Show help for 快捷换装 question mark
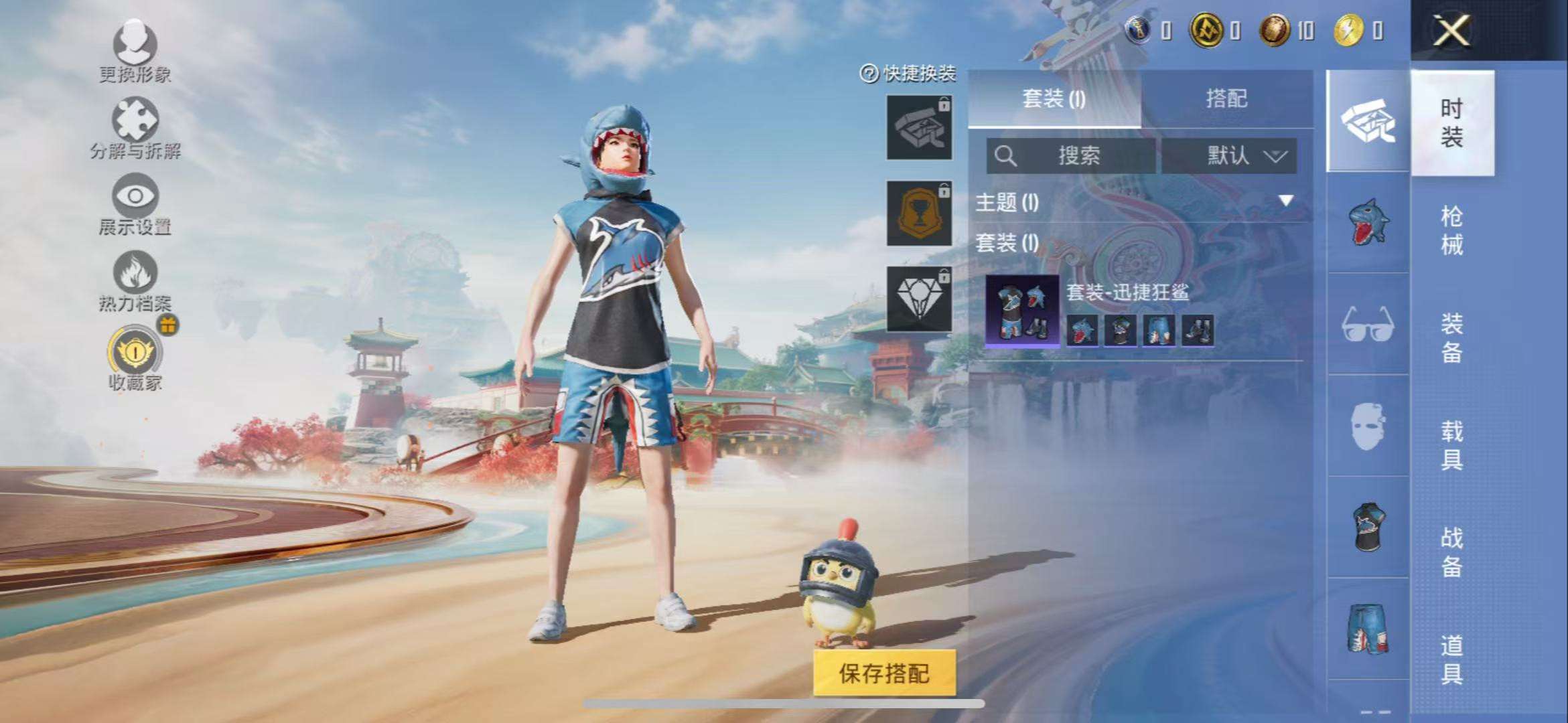 point(869,74)
